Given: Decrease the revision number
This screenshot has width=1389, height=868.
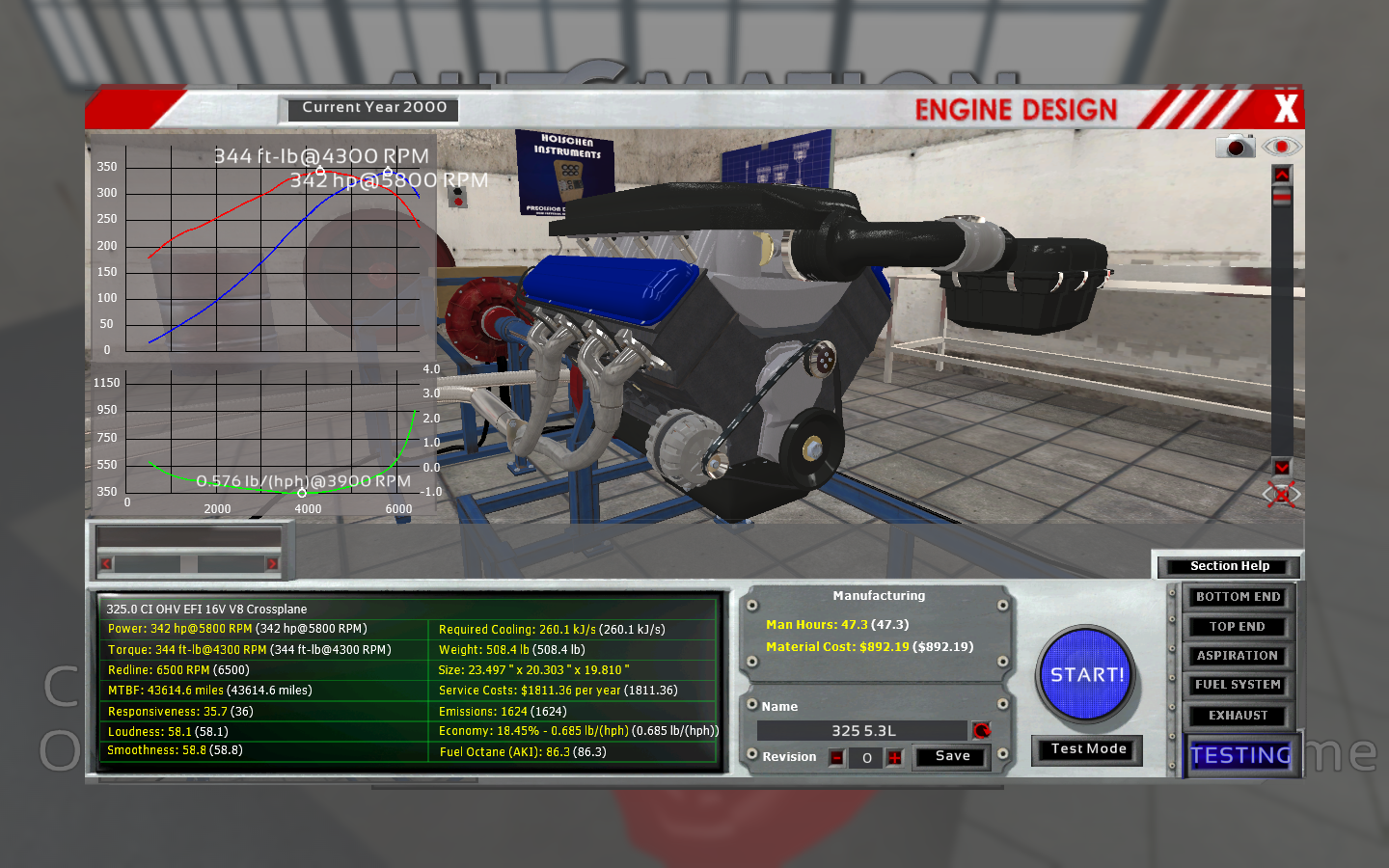Looking at the screenshot, I should (837, 758).
